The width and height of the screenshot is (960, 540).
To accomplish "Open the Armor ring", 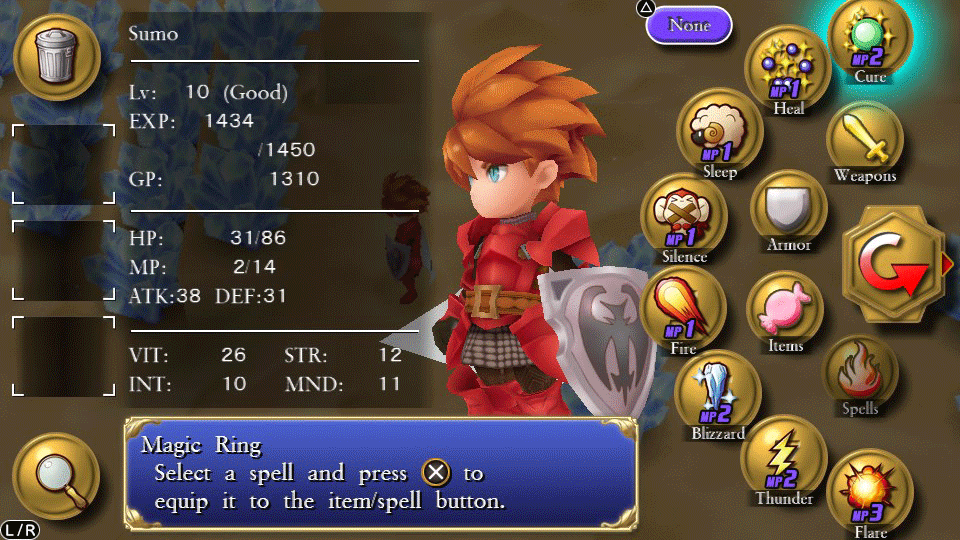I will pyautogui.click(x=788, y=209).
